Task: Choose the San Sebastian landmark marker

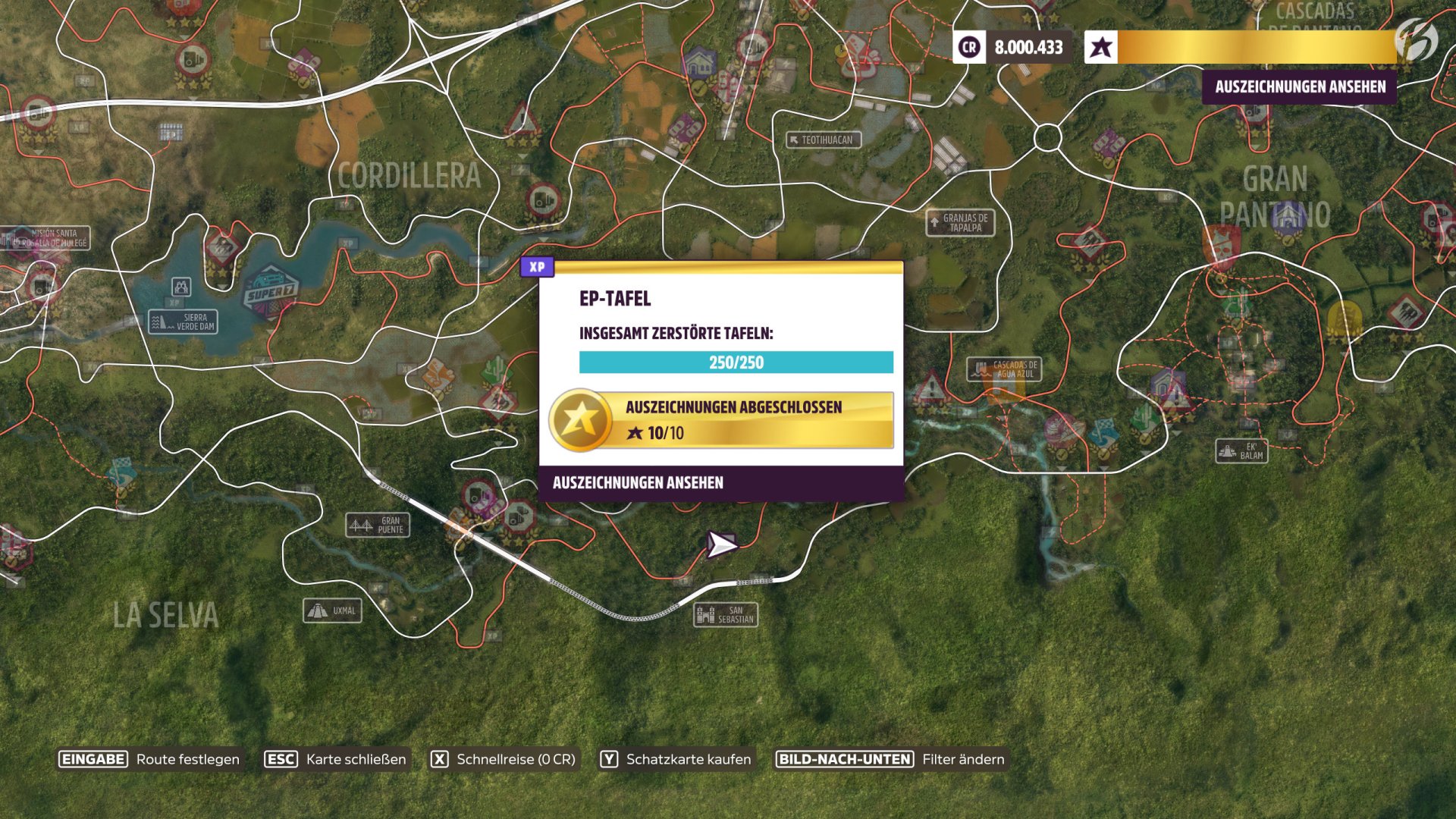Action: [726, 614]
